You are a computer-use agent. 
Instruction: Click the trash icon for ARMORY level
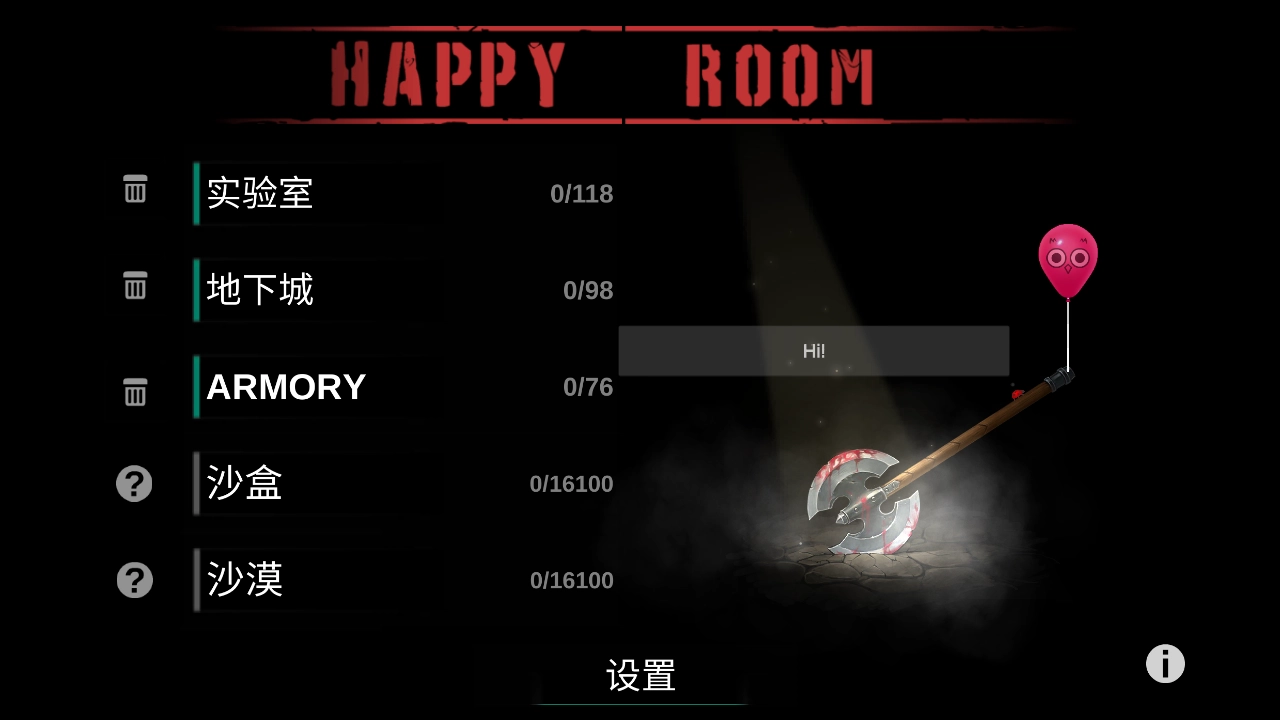coord(135,392)
